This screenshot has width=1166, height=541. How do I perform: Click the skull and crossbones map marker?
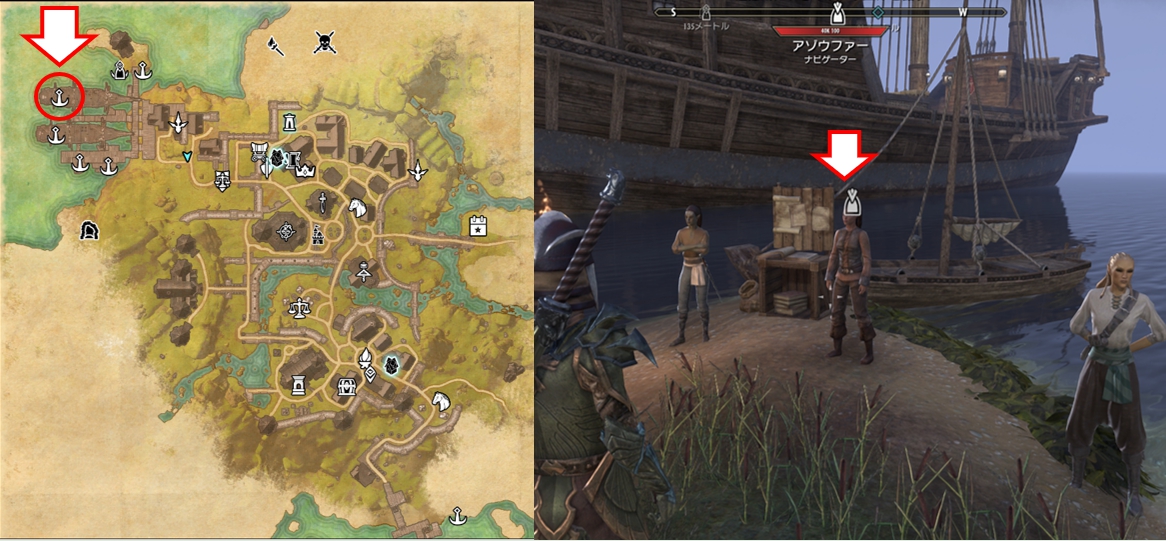(324, 42)
